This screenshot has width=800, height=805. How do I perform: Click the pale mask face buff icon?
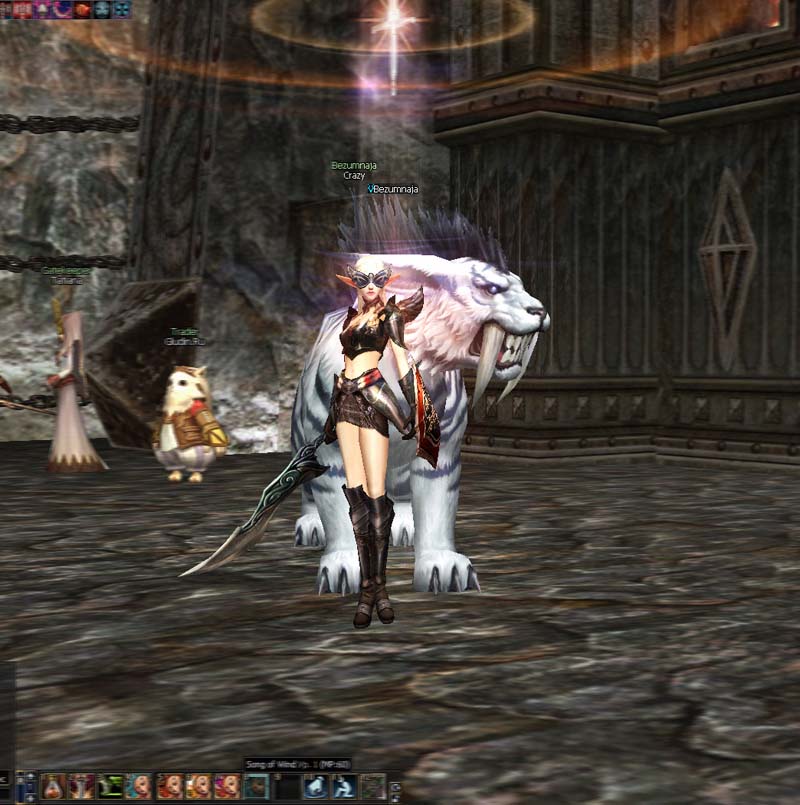click(x=102, y=9)
